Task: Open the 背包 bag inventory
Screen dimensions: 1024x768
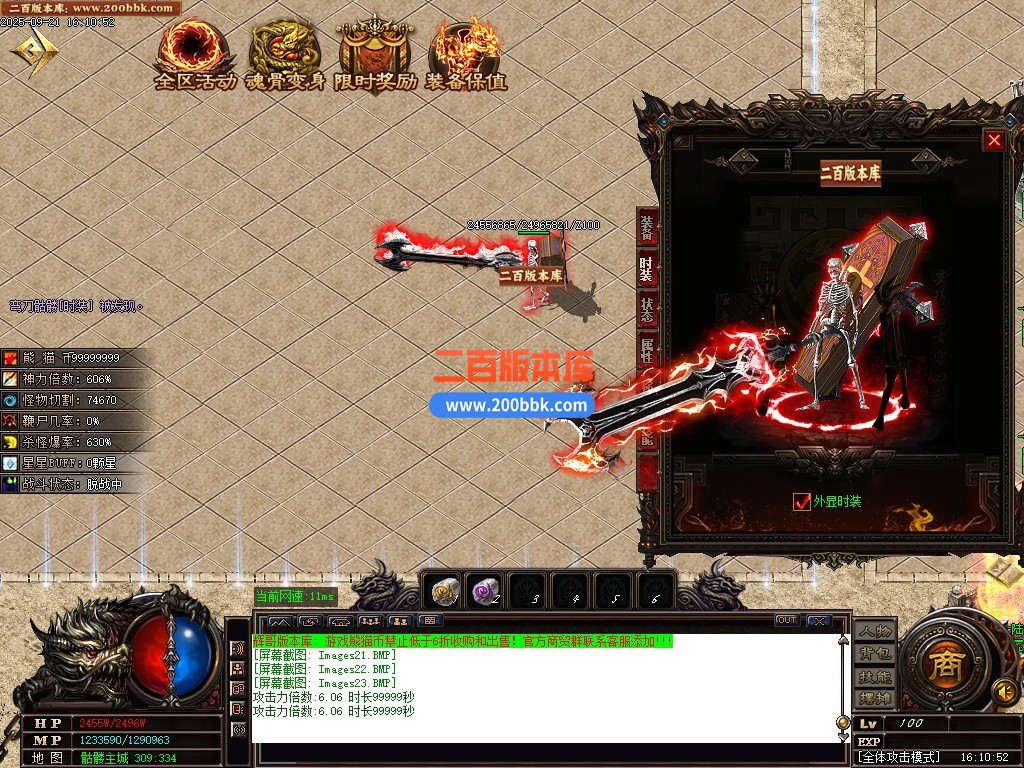Action: pos(874,654)
